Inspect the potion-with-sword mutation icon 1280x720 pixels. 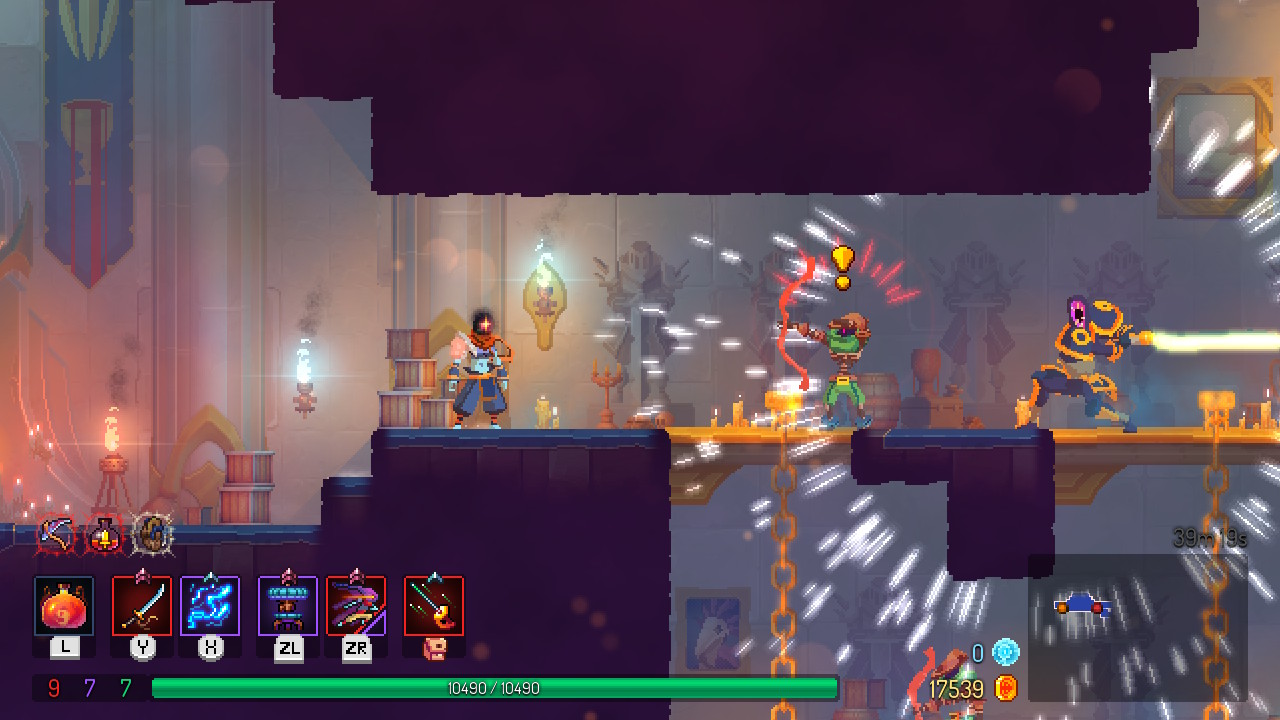click(104, 537)
